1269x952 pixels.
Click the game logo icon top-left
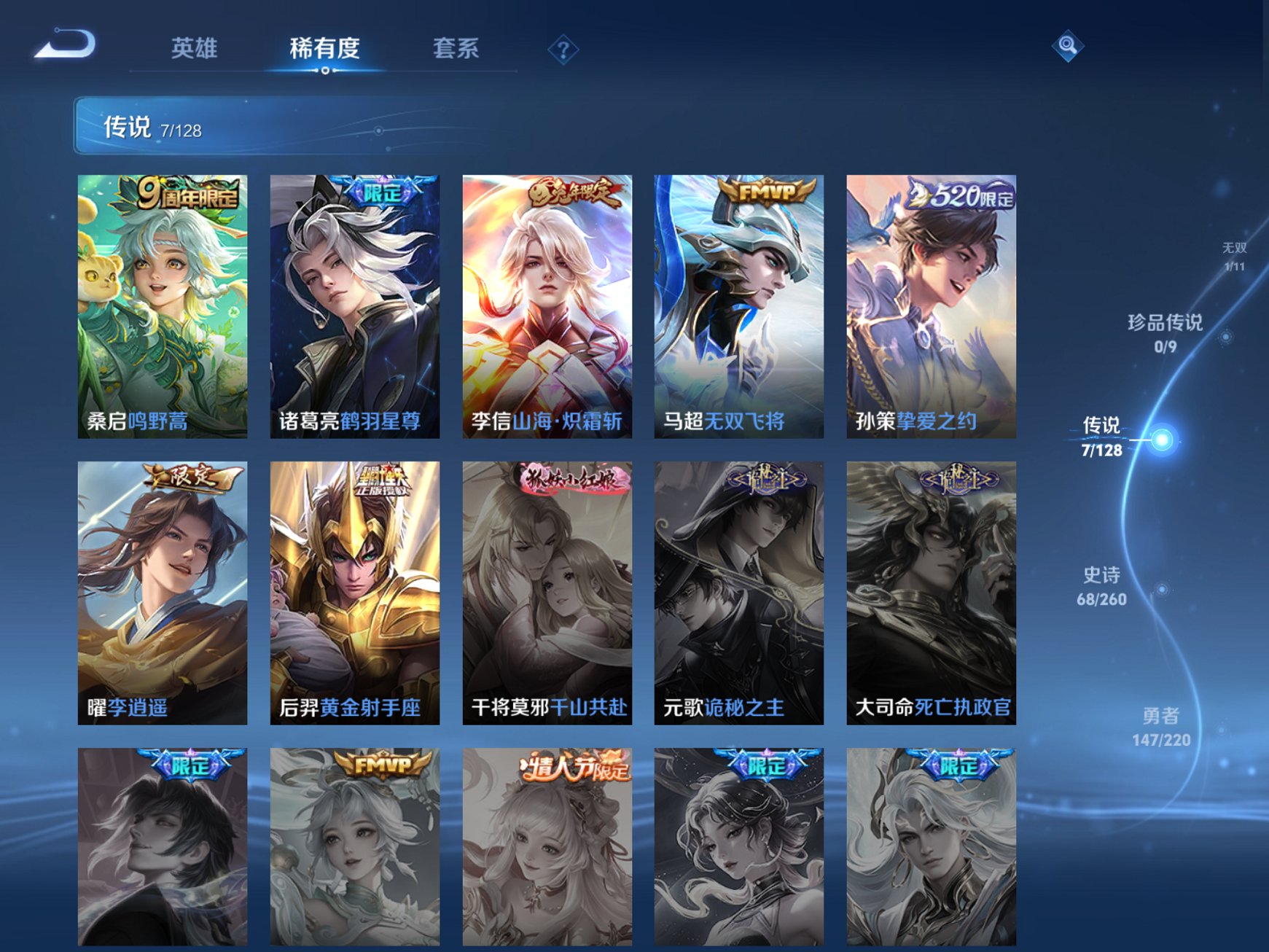point(64,45)
